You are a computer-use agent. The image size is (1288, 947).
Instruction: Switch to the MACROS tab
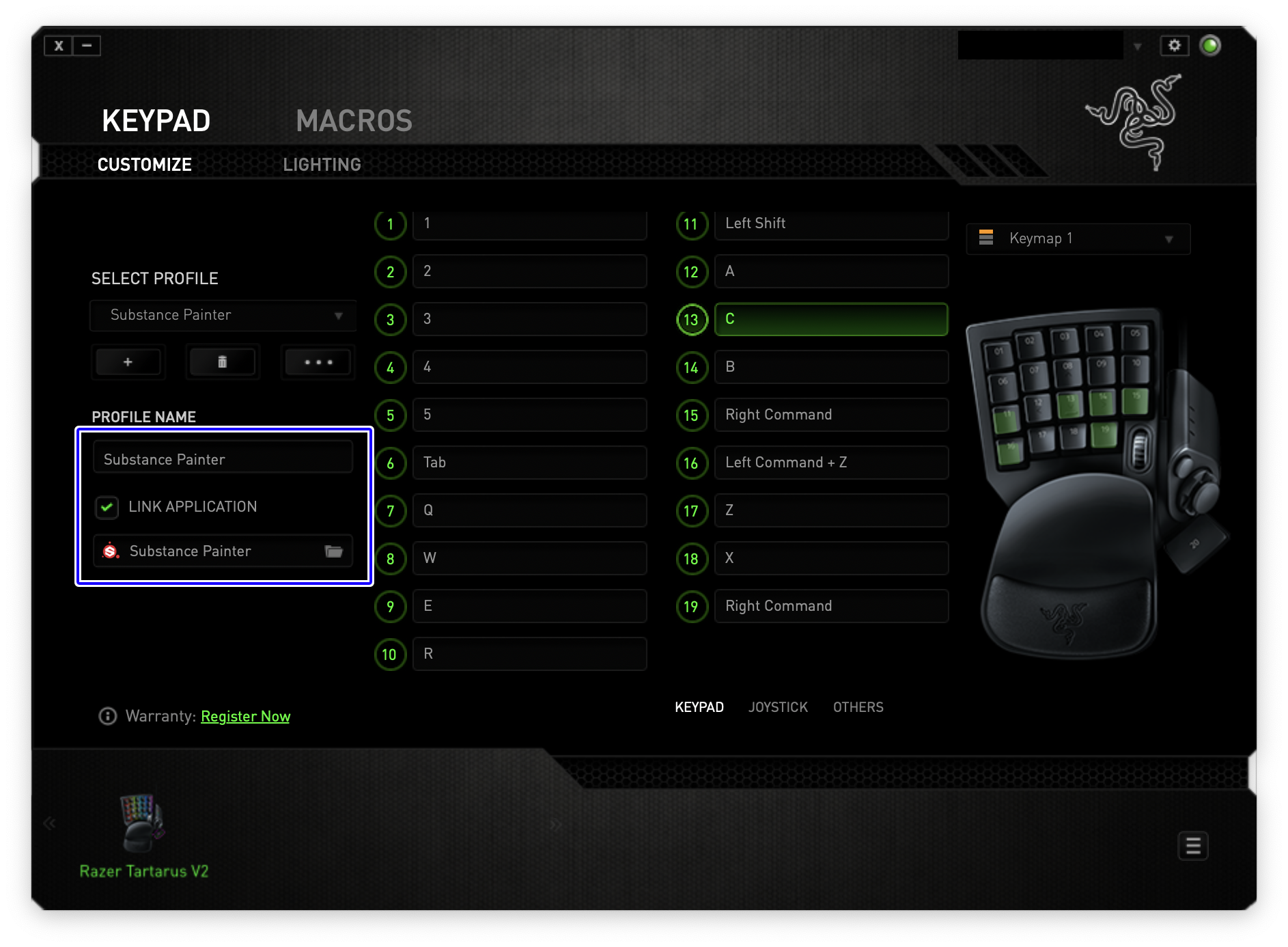pyautogui.click(x=354, y=121)
